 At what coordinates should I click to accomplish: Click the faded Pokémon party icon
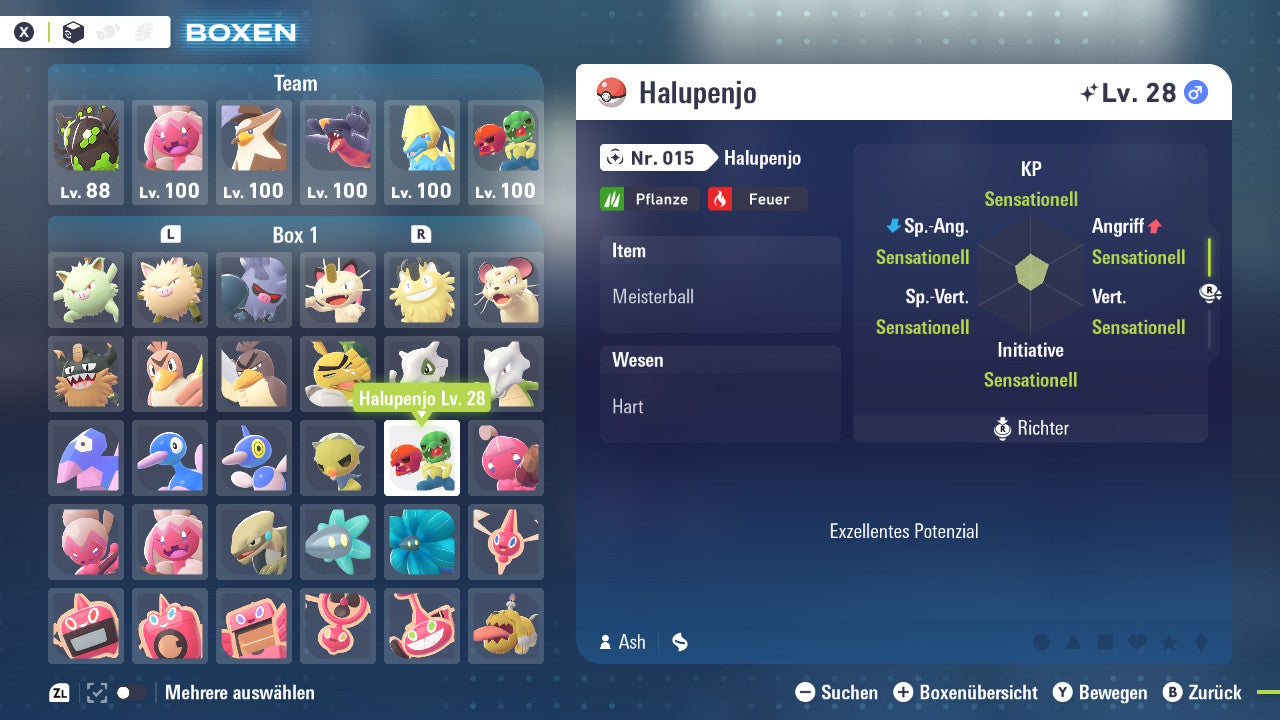tap(108, 32)
